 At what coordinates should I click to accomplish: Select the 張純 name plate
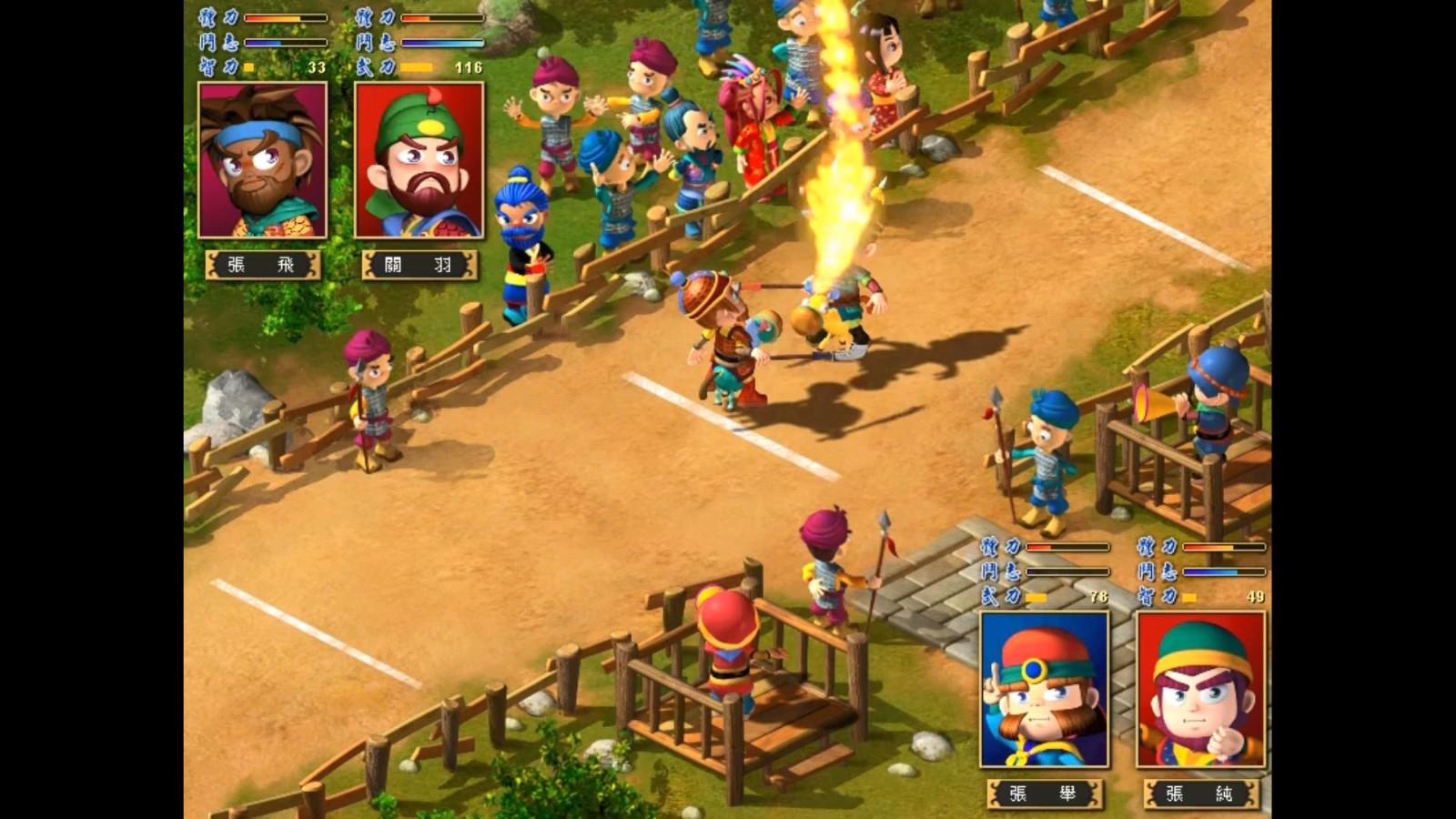click(1200, 794)
